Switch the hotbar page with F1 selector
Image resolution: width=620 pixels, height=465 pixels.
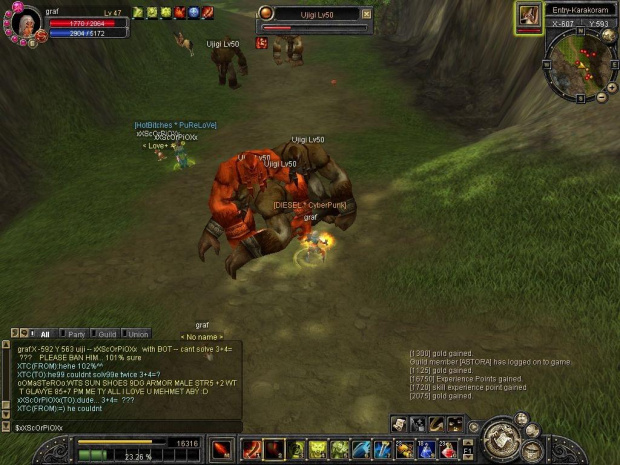click(467, 450)
